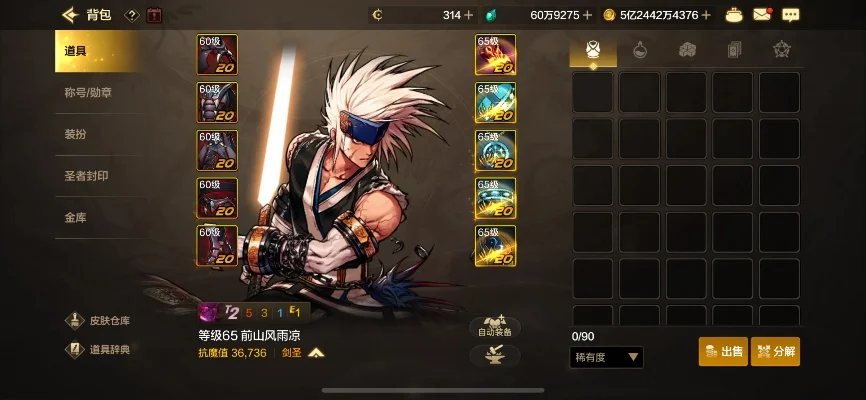Select the 道具 menu entry
This screenshot has width=866, height=400.
[82, 51]
